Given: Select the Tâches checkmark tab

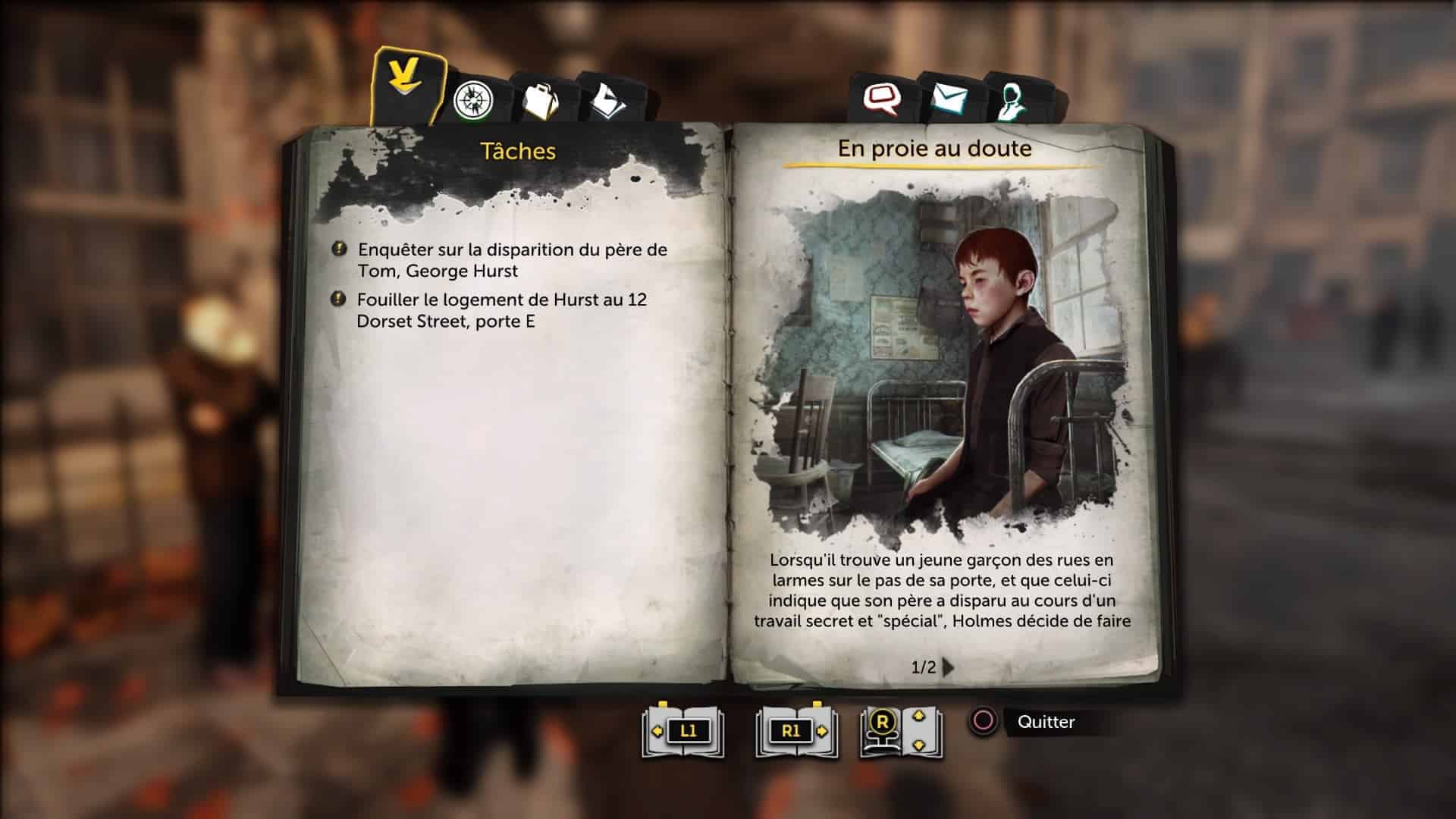Looking at the screenshot, I should point(406,83).
